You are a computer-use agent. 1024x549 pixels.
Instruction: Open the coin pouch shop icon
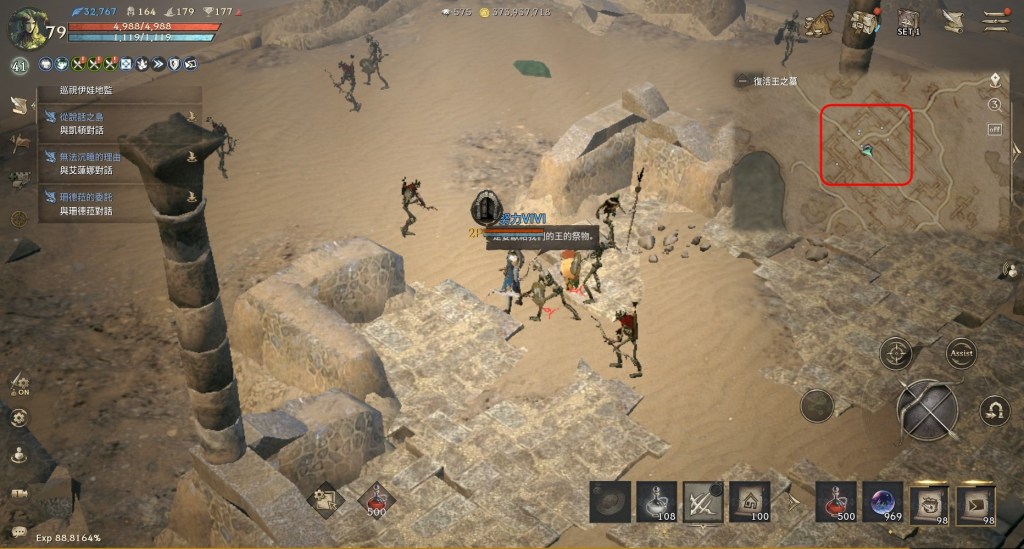pos(820,22)
